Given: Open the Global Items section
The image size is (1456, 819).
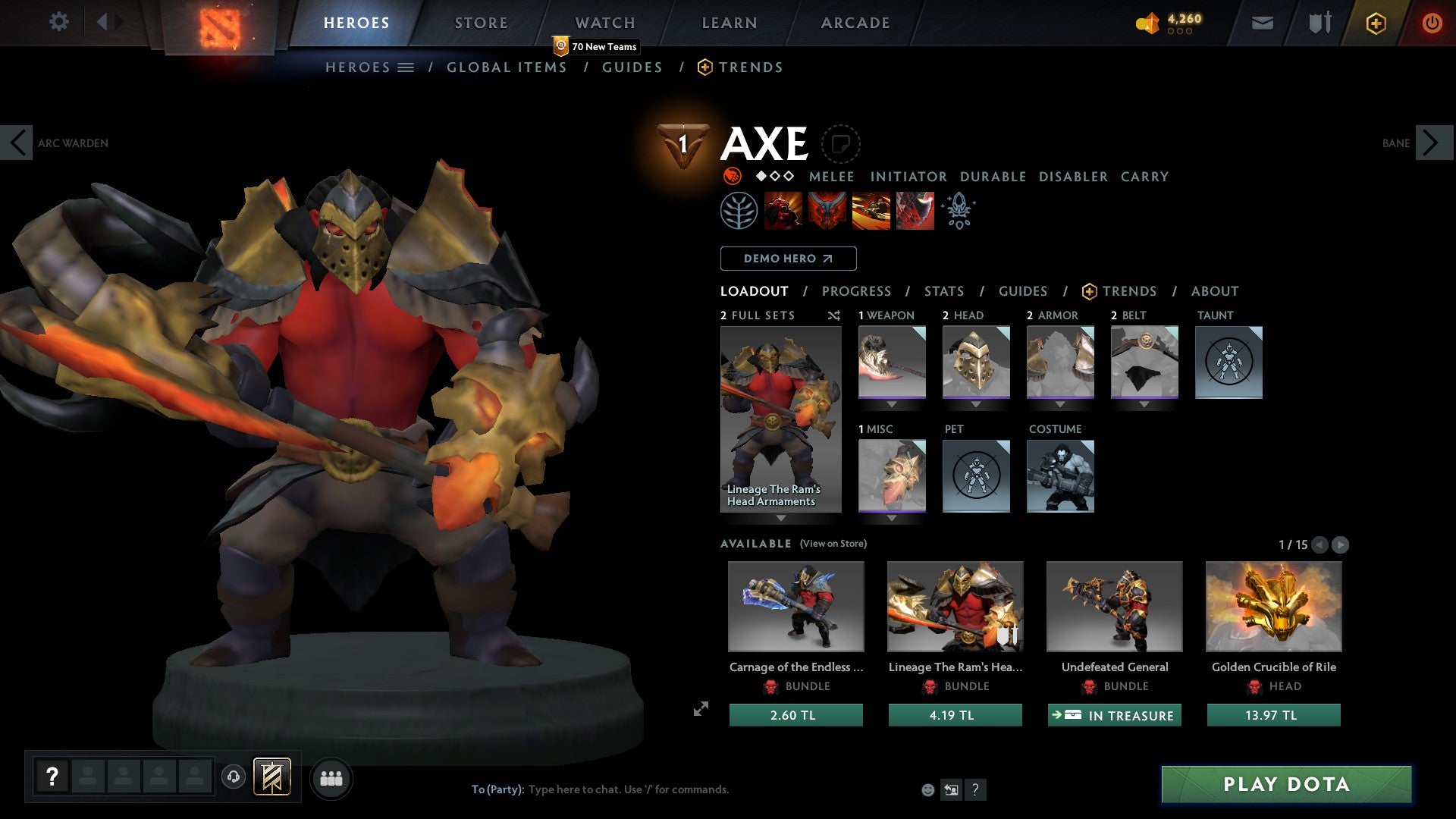Looking at the screenshot, I should tap(507, 67).
